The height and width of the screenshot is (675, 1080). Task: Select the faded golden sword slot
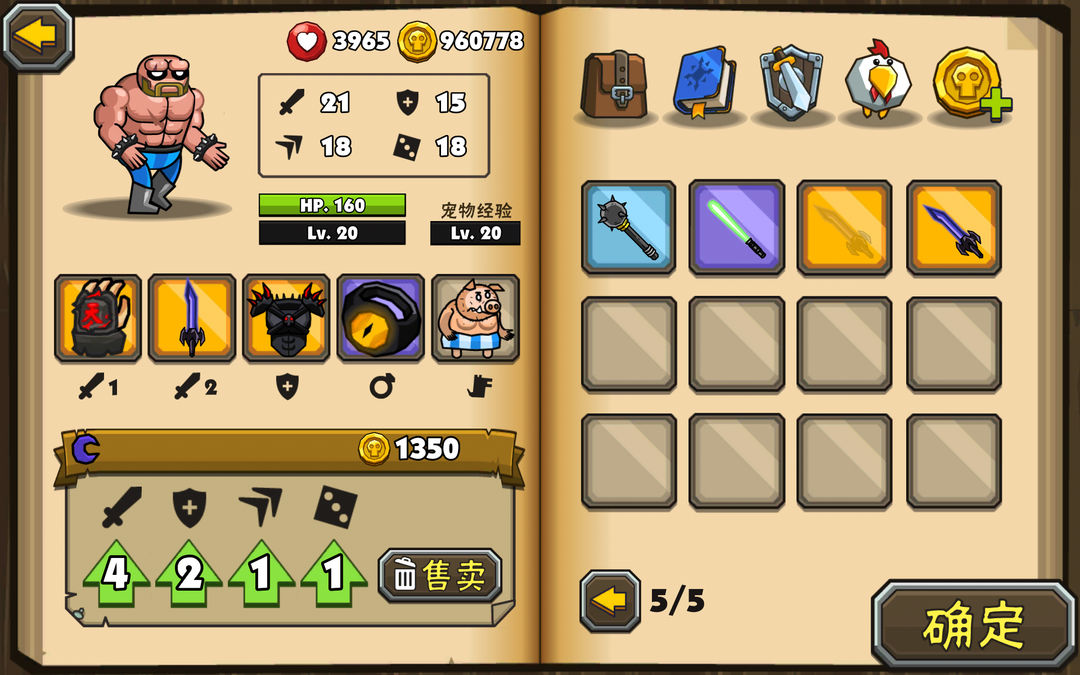coord(845,227)
